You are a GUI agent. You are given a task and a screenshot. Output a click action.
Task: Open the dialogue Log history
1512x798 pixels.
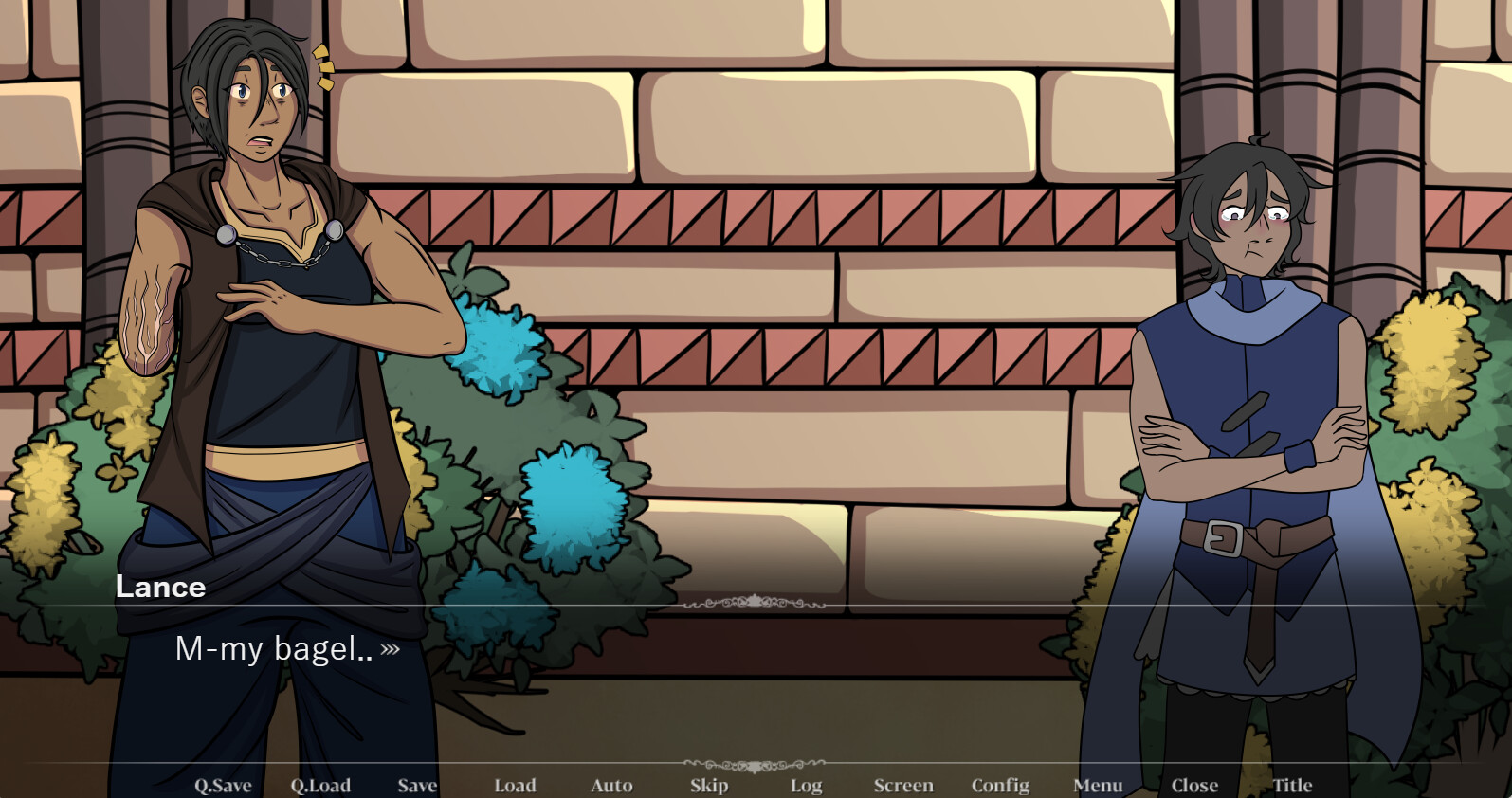806,786
